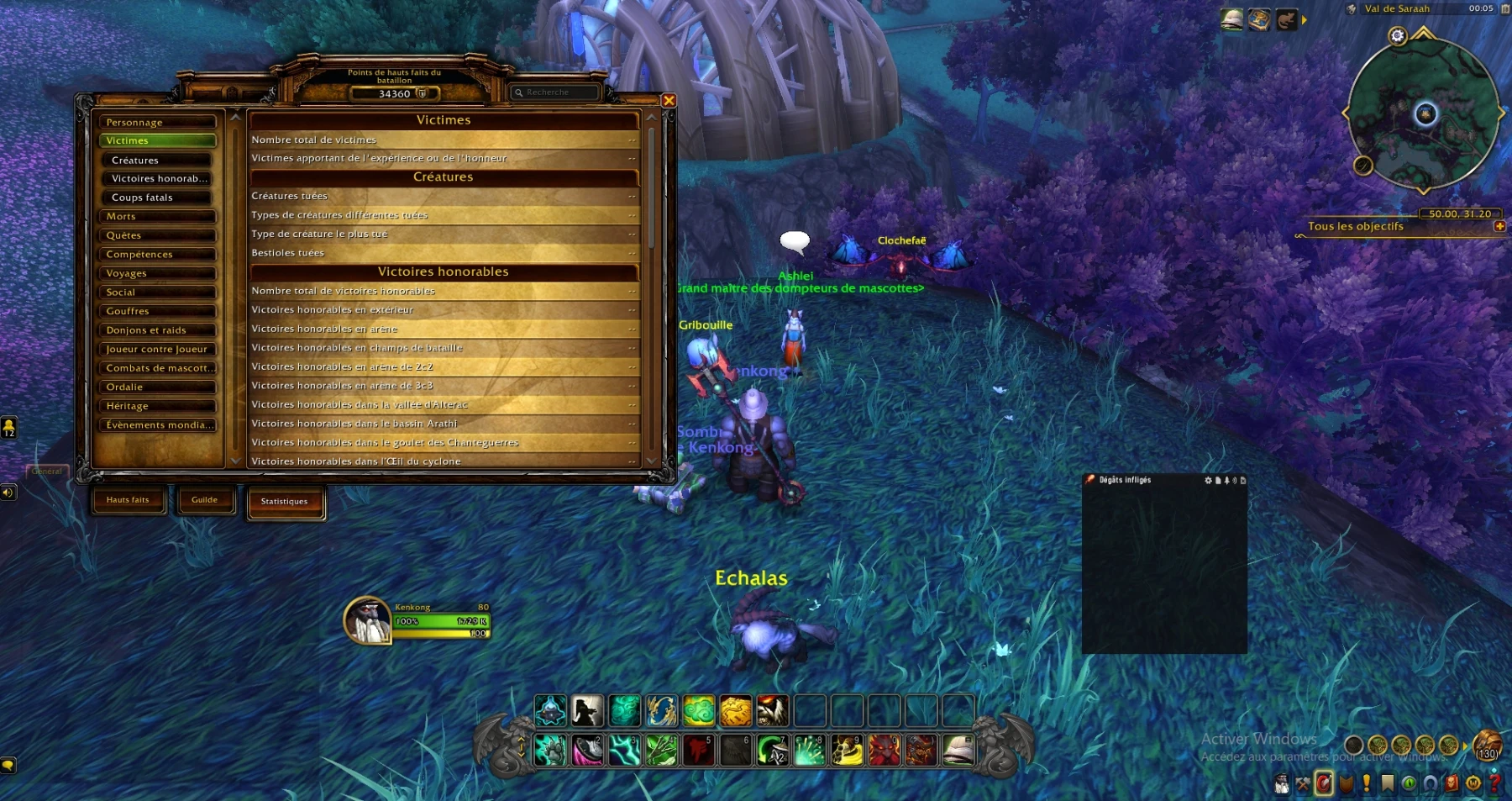
Task: Select the Personnage statistics category
Action: pos(157,123)
